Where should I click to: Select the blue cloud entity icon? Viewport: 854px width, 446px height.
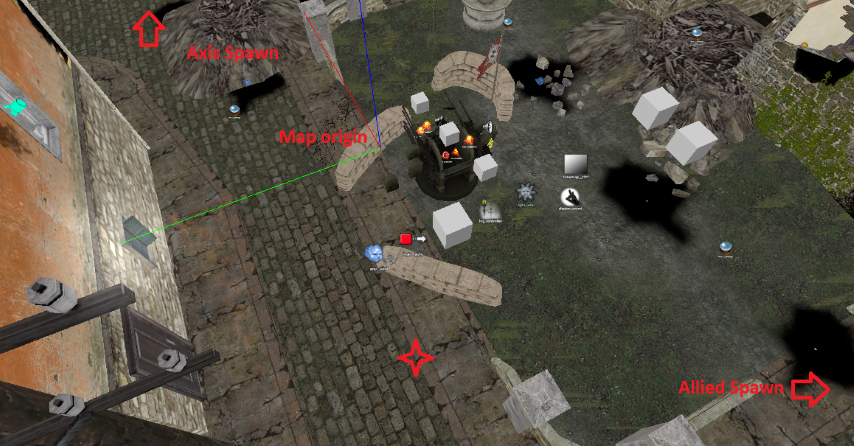(375, 254)
